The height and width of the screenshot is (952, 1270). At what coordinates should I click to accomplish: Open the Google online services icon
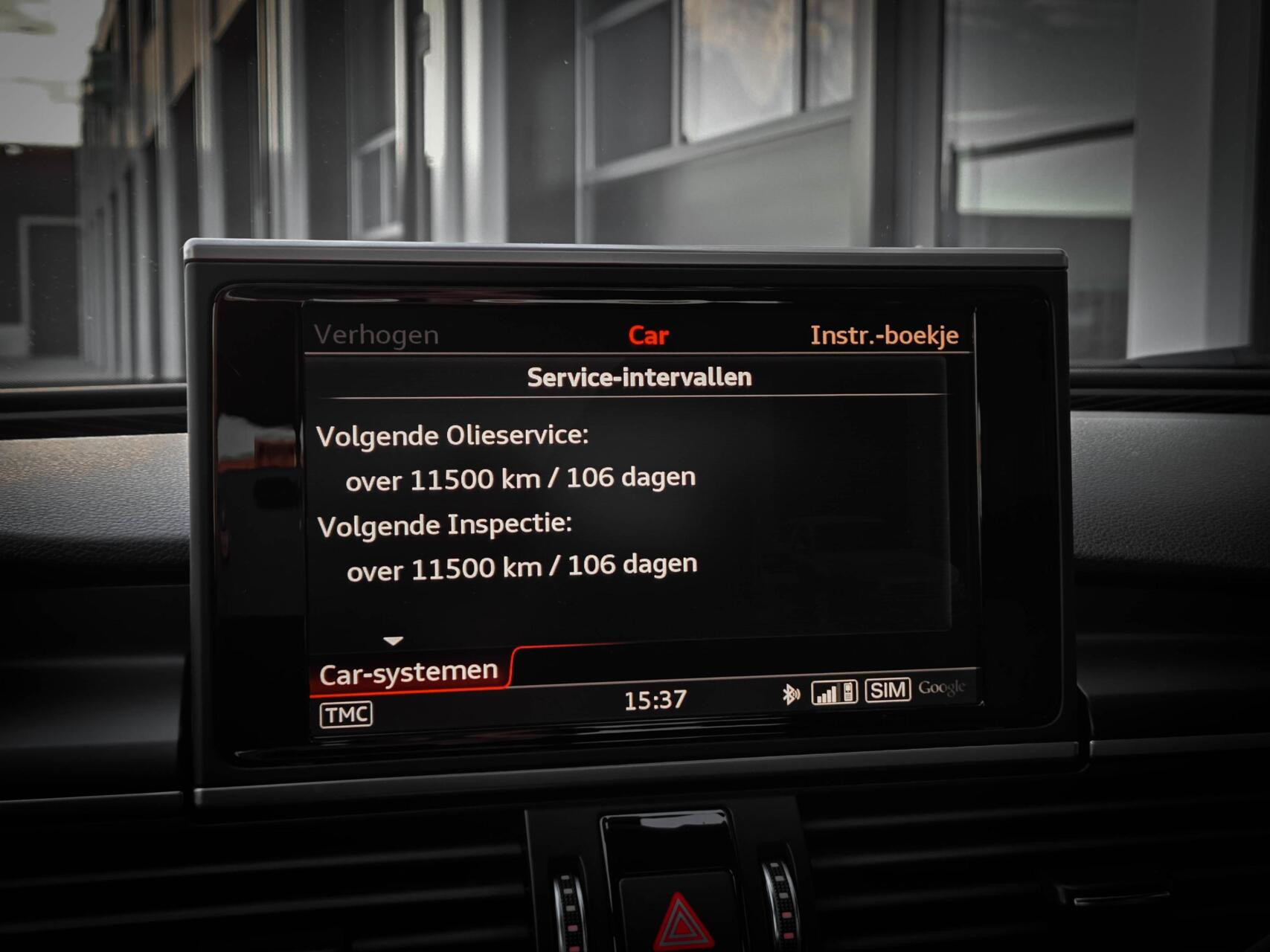(x=943, y=689)
